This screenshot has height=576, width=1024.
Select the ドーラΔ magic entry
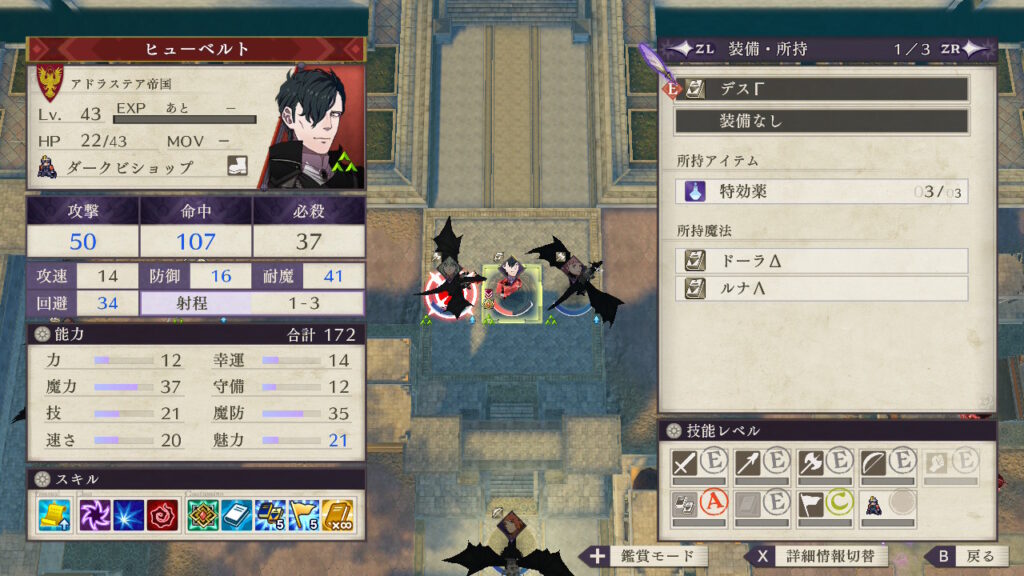(821, 261)
